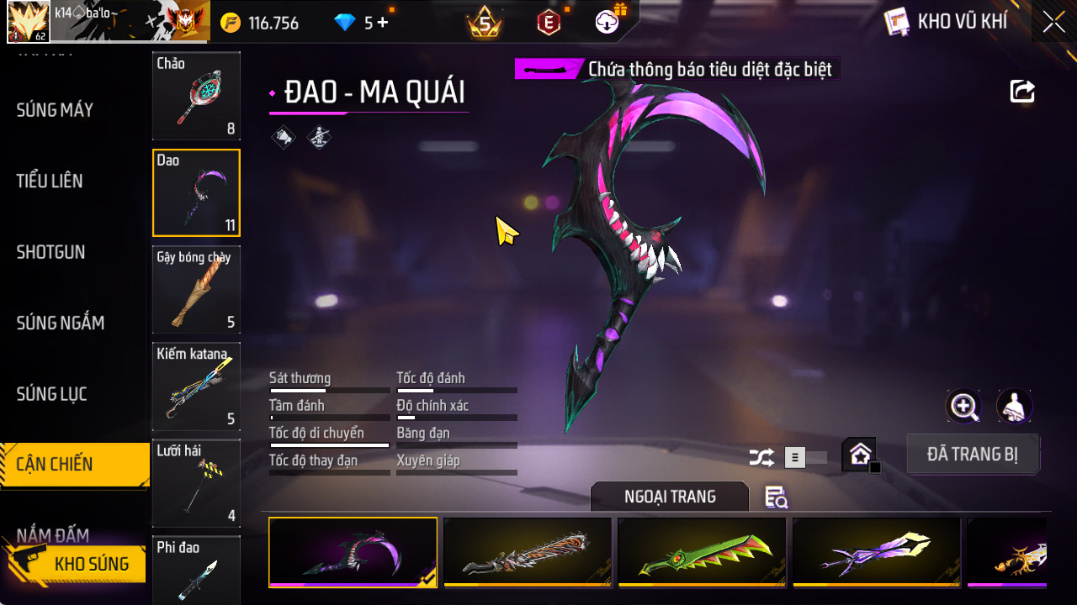Choose the Súng Lục category

coord(52,394)
